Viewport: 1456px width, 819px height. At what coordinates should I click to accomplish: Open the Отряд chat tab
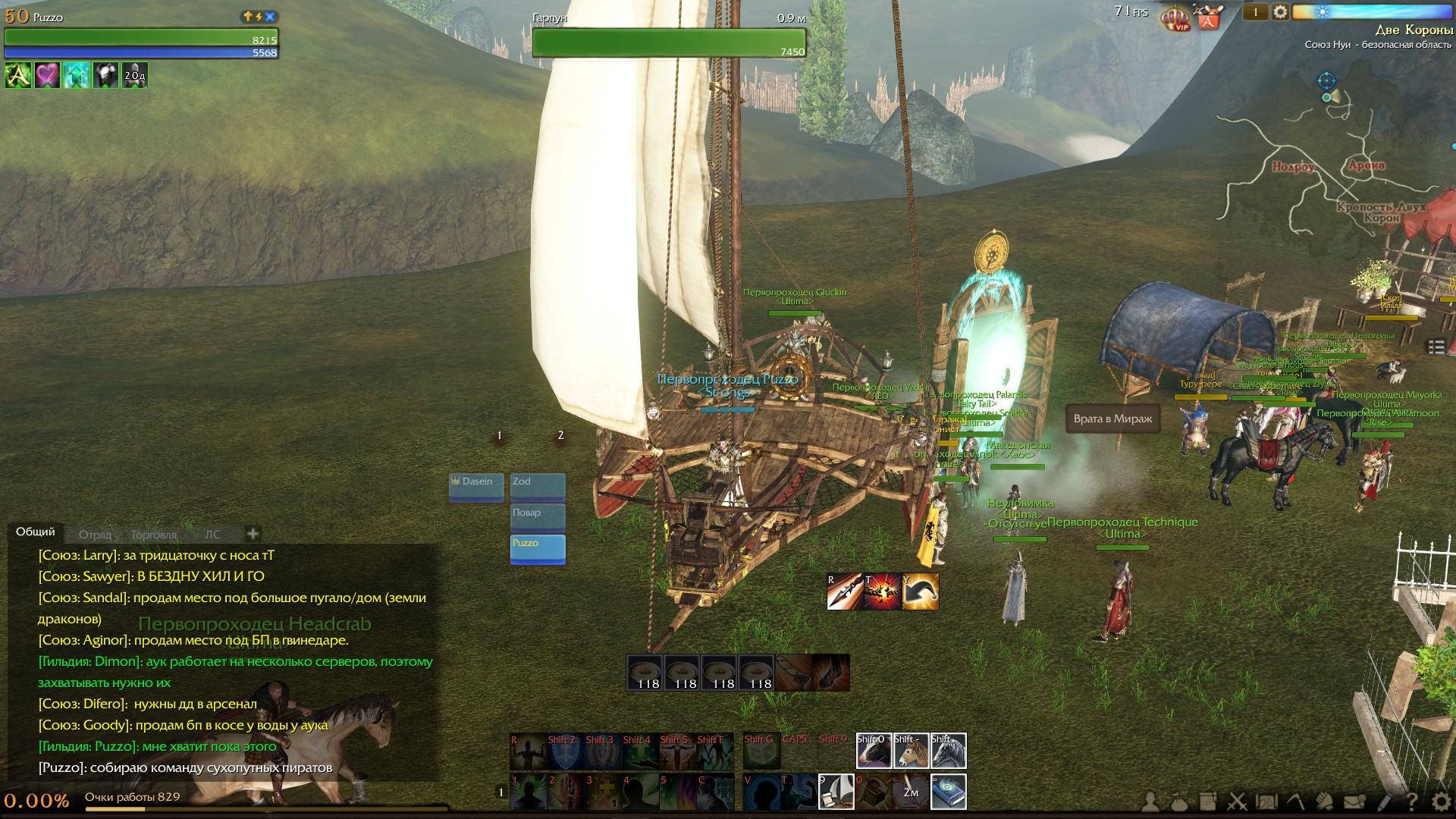(x=95, y=535)
